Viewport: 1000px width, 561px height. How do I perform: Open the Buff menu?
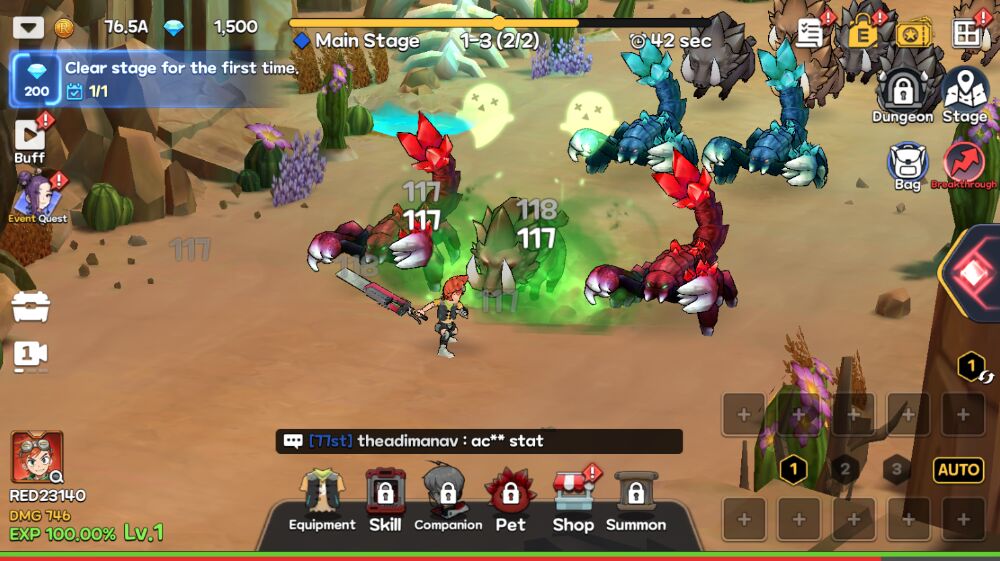(30, 140)
